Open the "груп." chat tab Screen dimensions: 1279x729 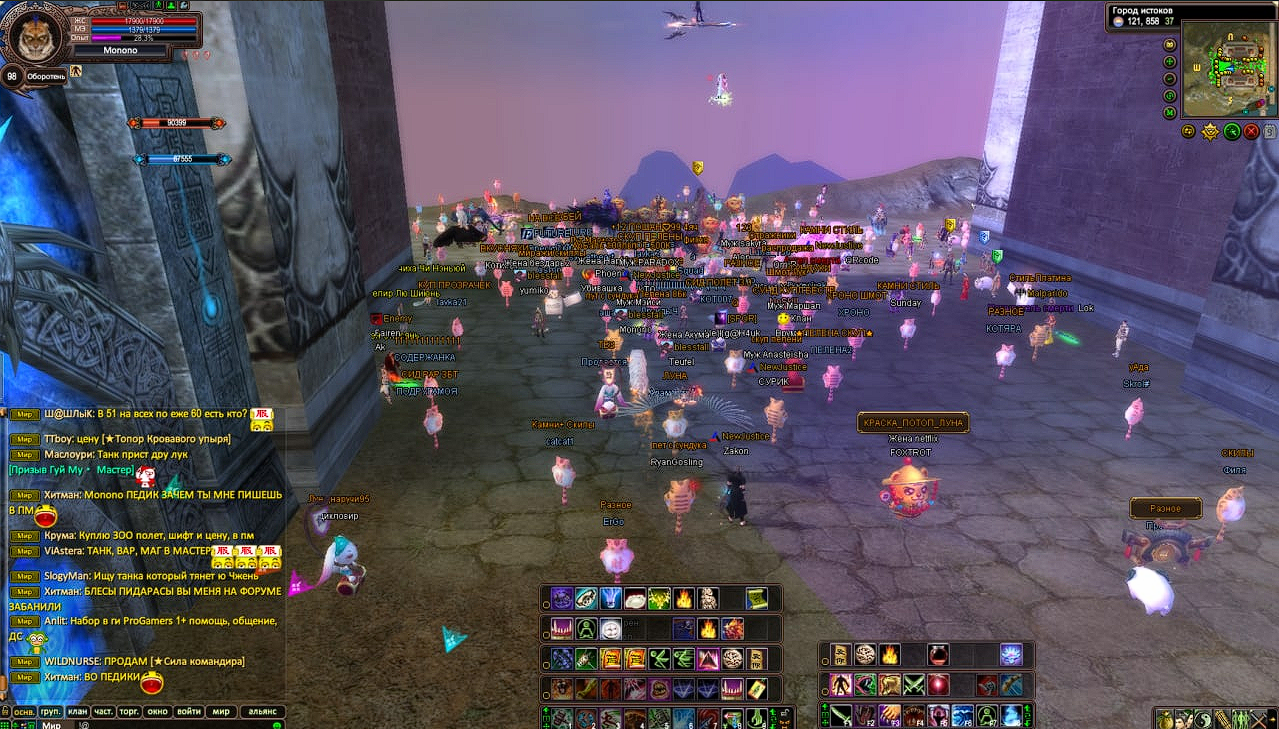50,712
